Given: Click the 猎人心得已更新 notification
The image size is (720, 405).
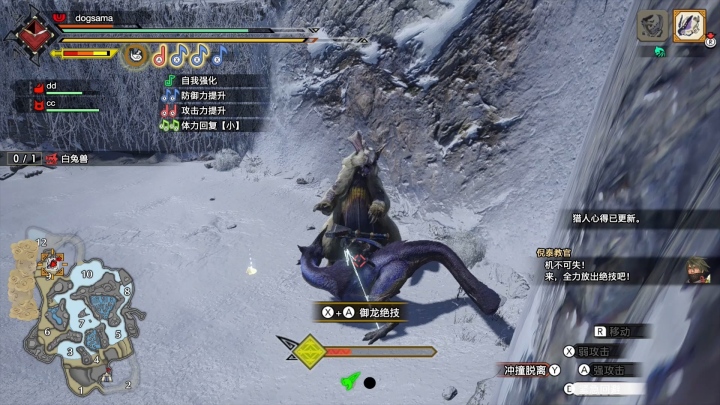Looking at the screenshot, I should tap(607, 217).
